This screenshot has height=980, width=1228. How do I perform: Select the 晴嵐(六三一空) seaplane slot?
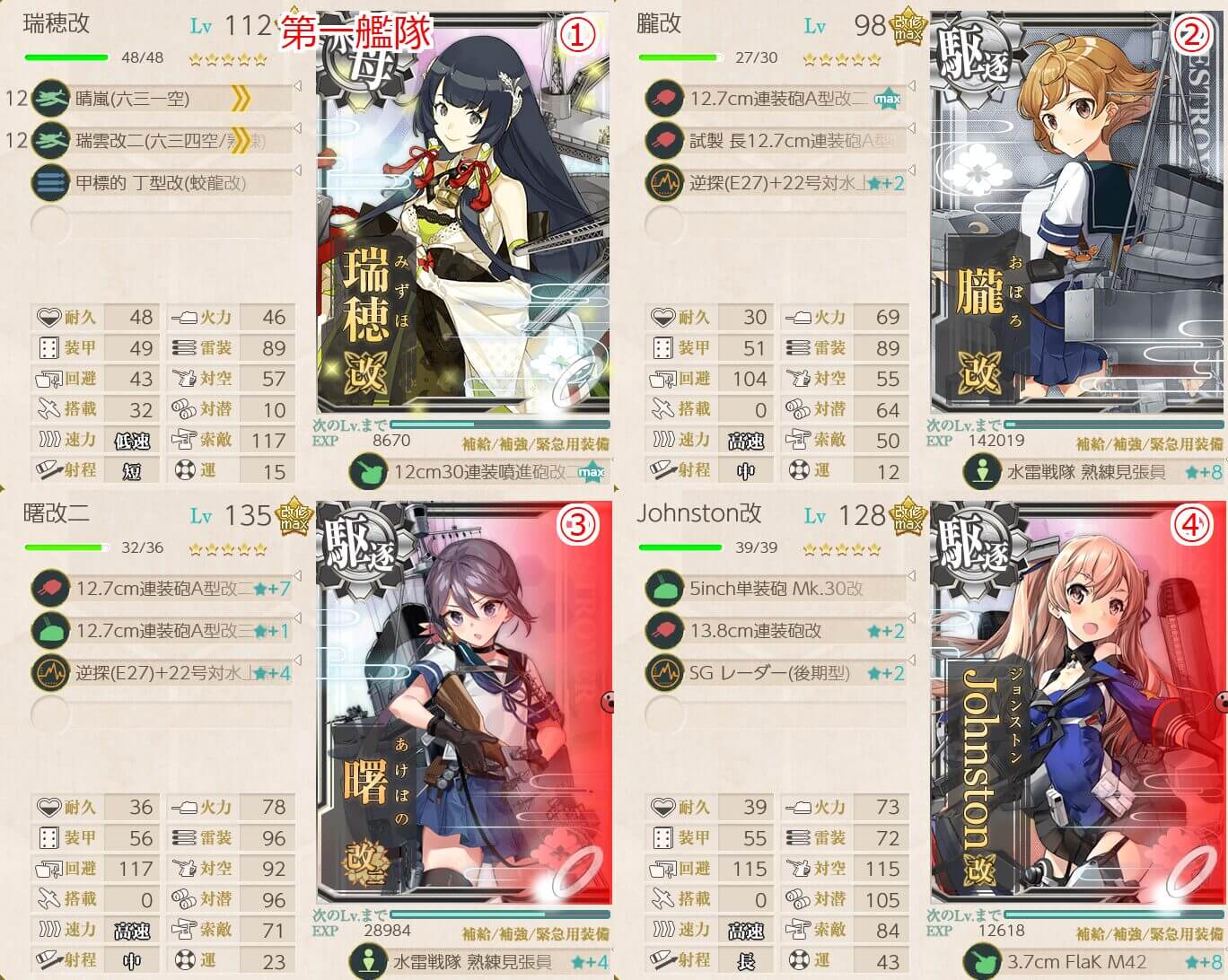tap(162, 98)
